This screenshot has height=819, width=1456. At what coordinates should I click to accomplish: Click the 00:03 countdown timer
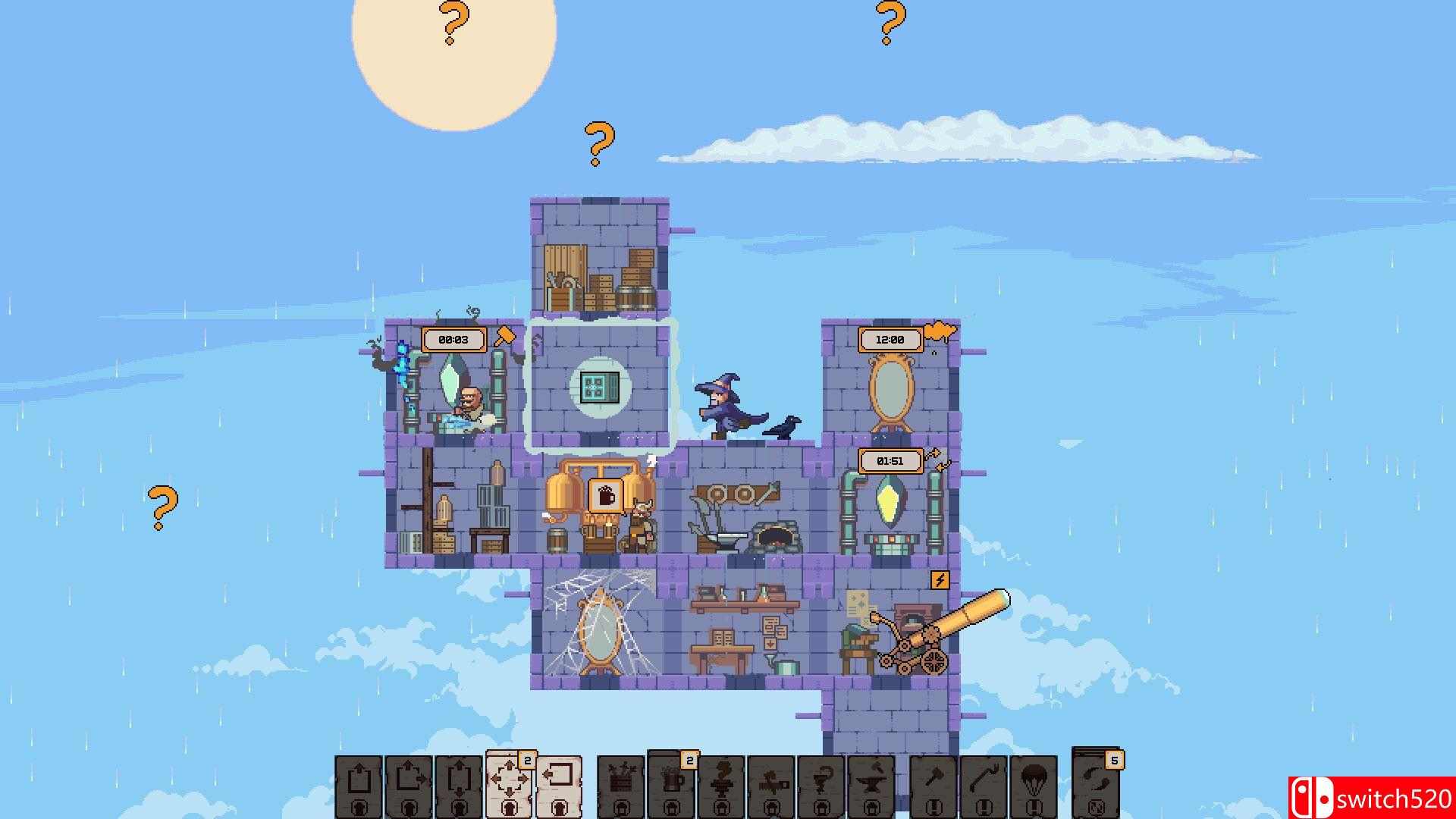(x=453, y=340)
